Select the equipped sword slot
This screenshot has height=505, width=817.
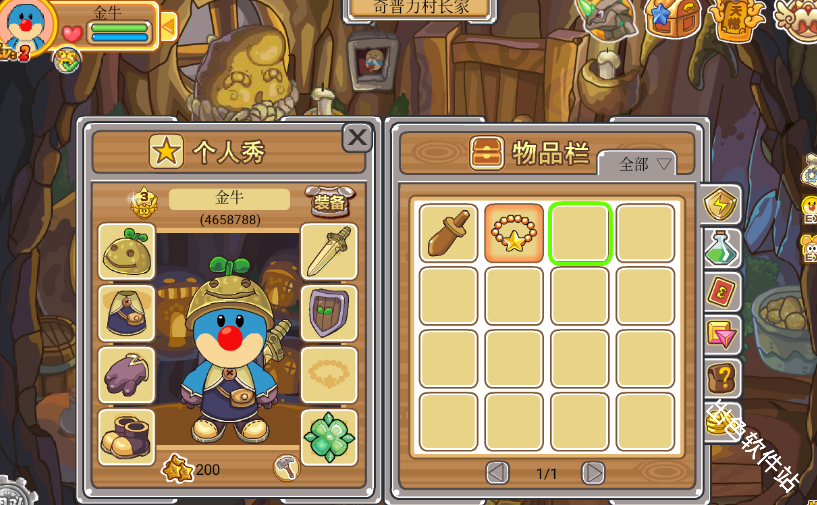[329, 252]
